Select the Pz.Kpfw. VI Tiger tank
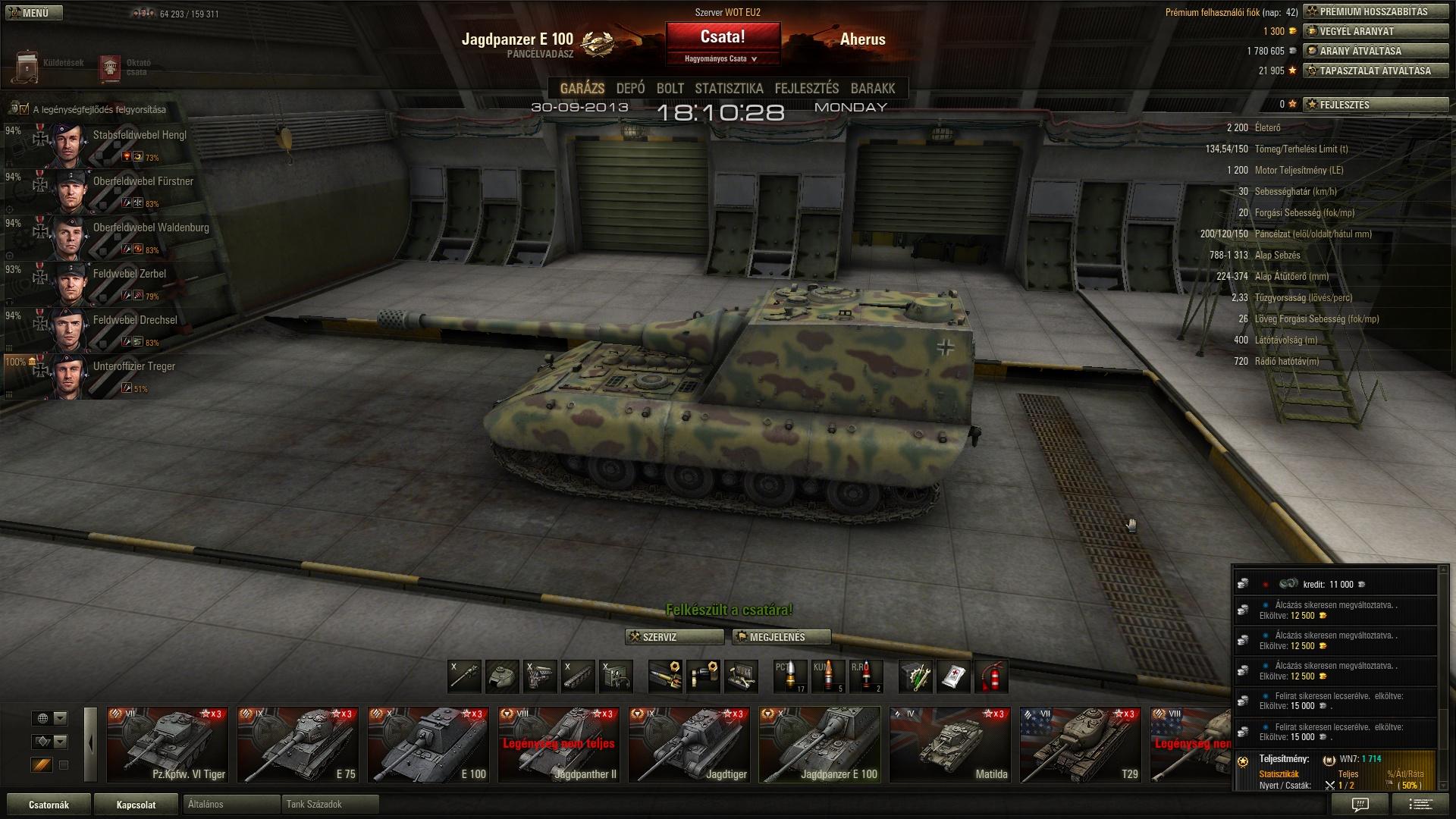1456x819 pixels. tap(167, 745)
